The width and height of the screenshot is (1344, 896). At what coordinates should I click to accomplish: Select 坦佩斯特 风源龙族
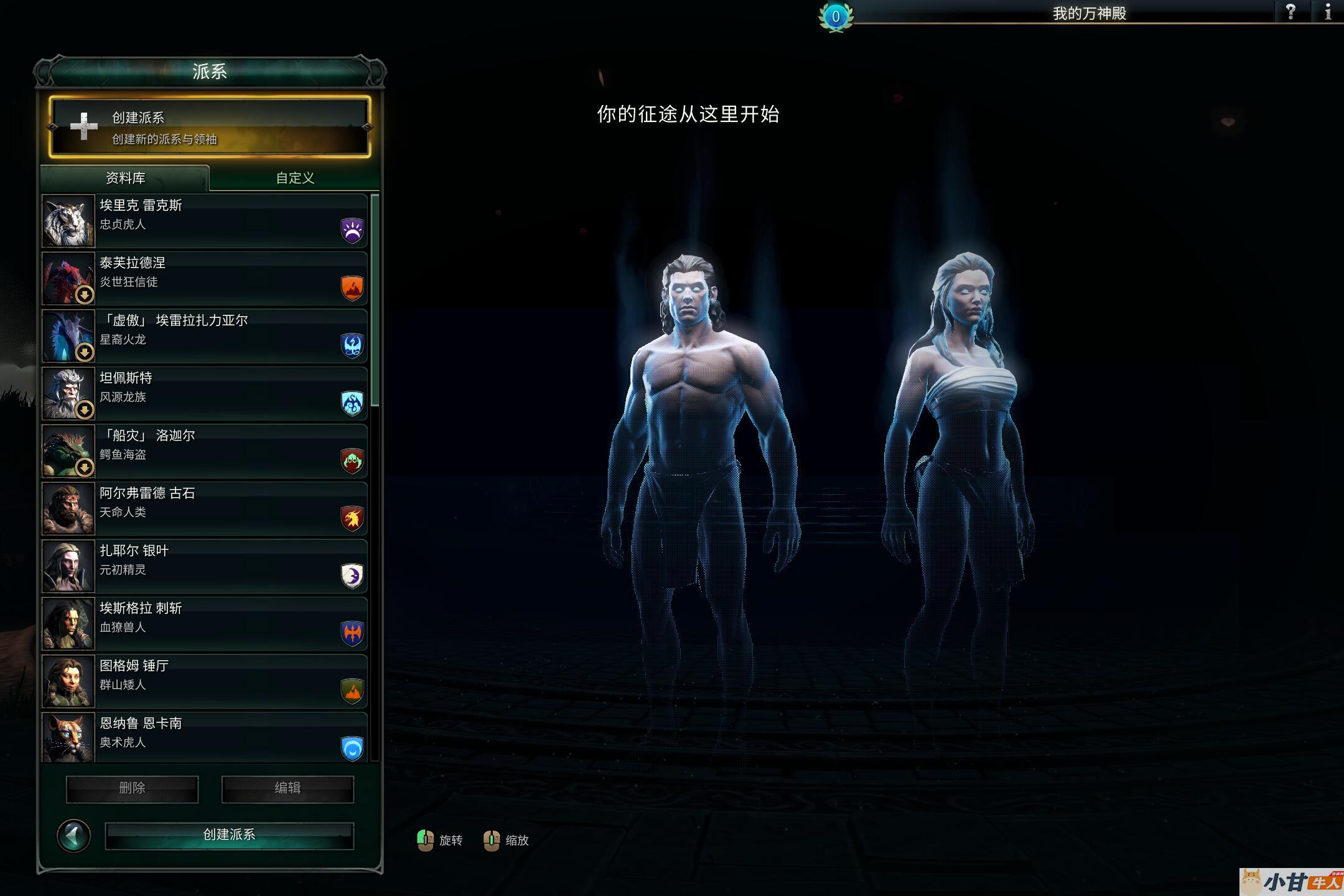click(205, 393)
